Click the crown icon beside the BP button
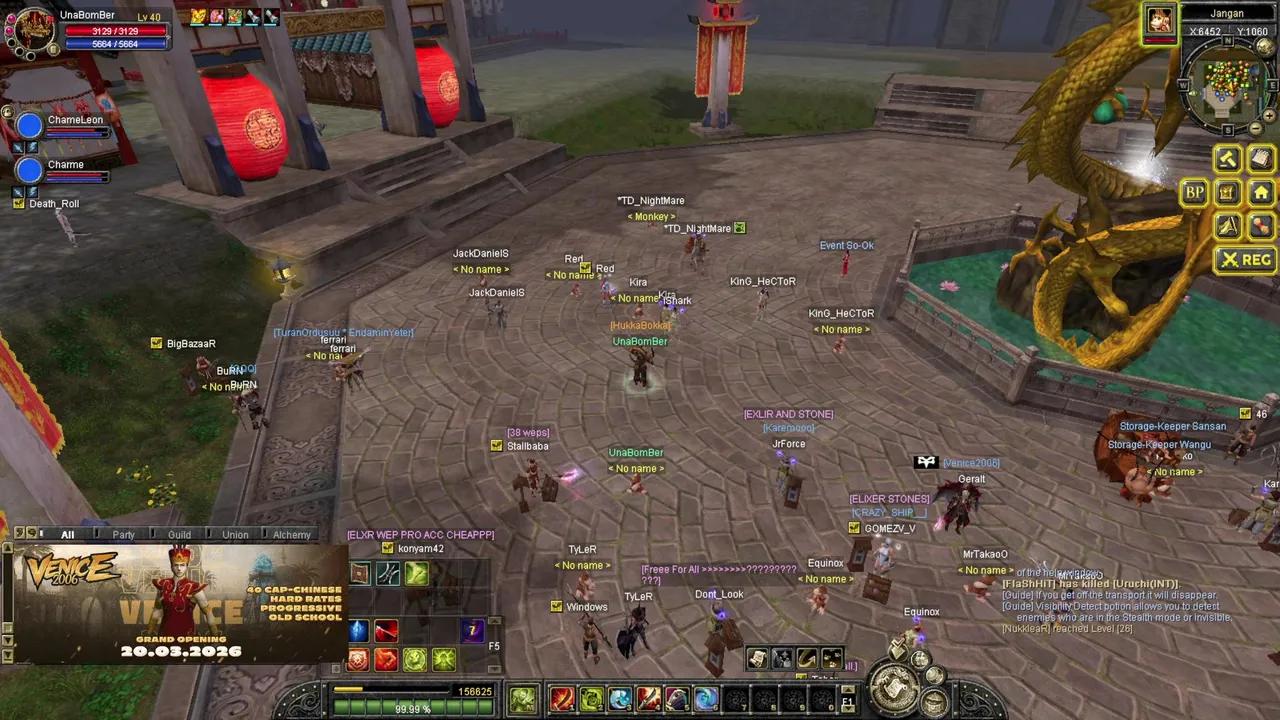Image resolution: width=1280 pixels, height=720 pixels. pos(1228,192)
